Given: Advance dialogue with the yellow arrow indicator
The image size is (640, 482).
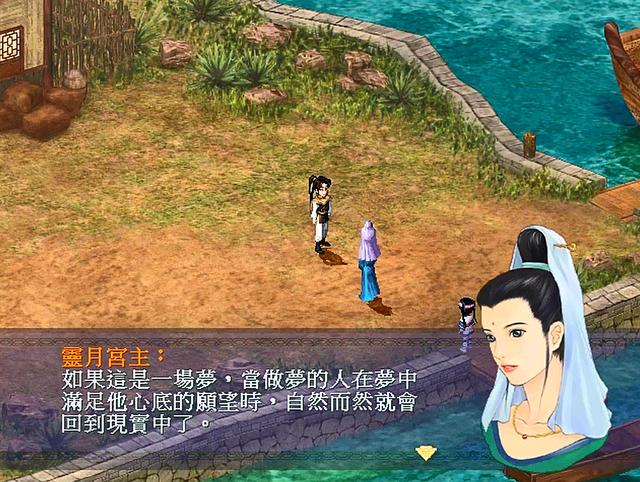Looking at the screenshot, I should 426,452.
